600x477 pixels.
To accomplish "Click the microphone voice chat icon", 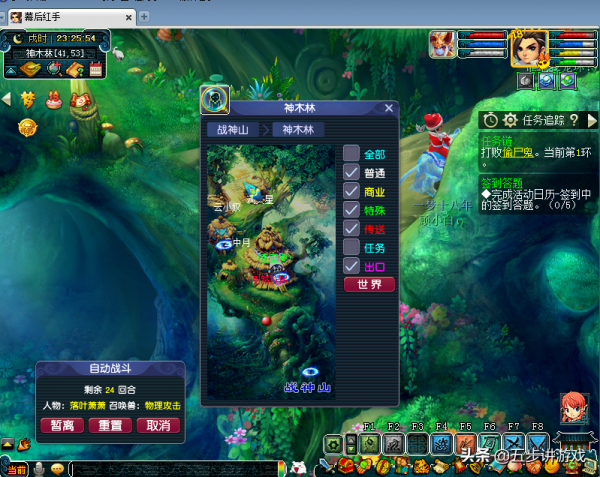I will tap(40, 469).
